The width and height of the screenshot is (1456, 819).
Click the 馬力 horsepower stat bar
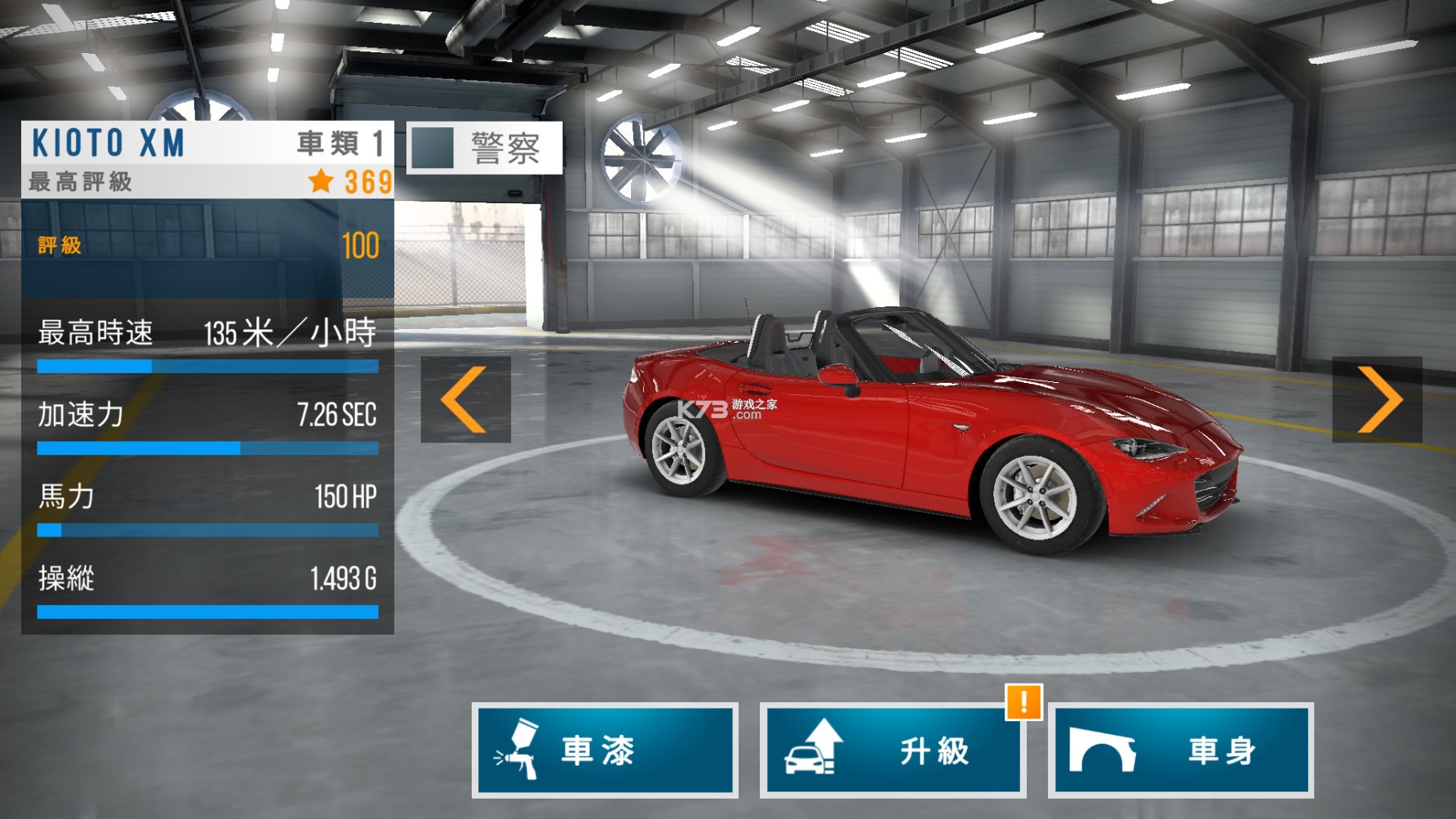208,529
